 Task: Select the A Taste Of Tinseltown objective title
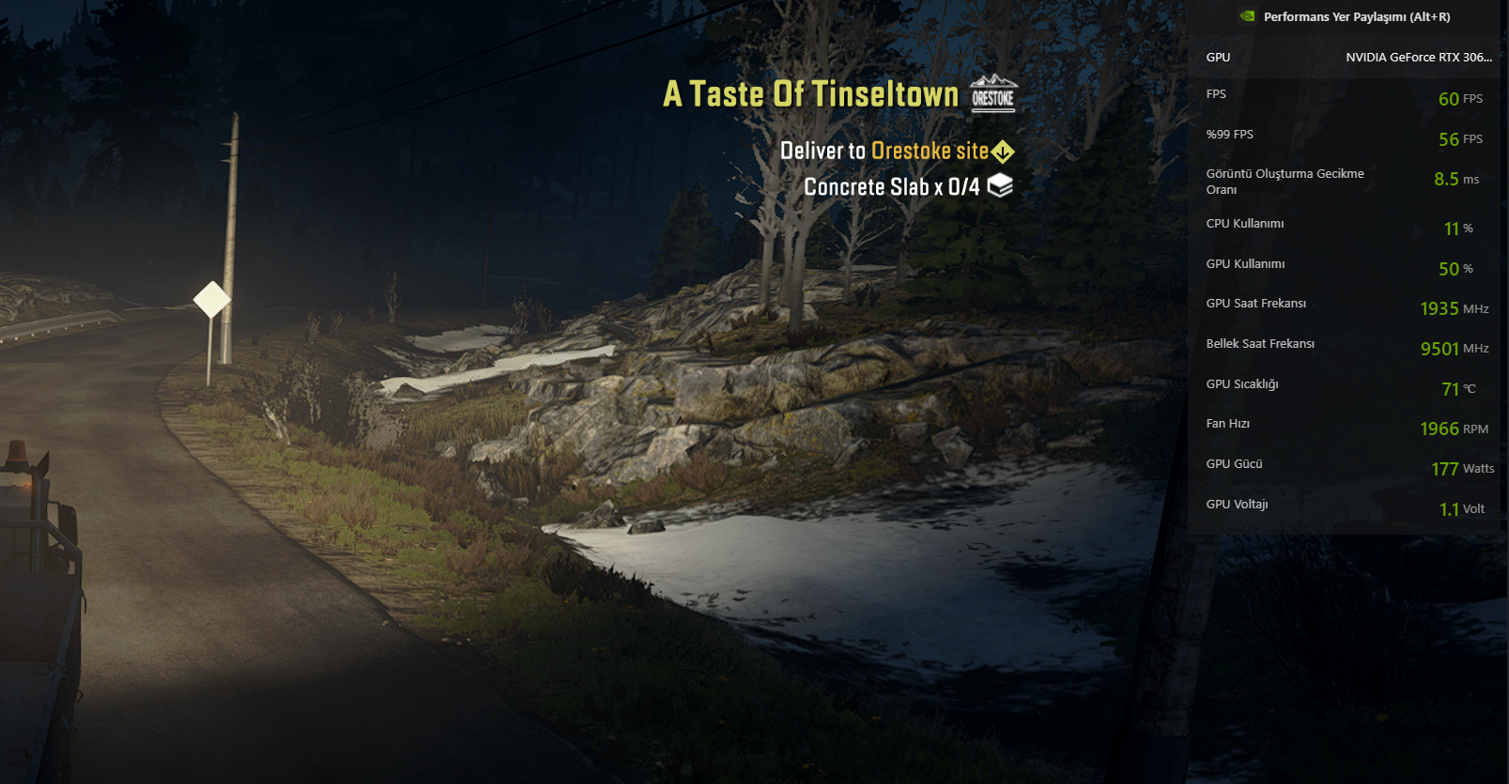(810, 94)
